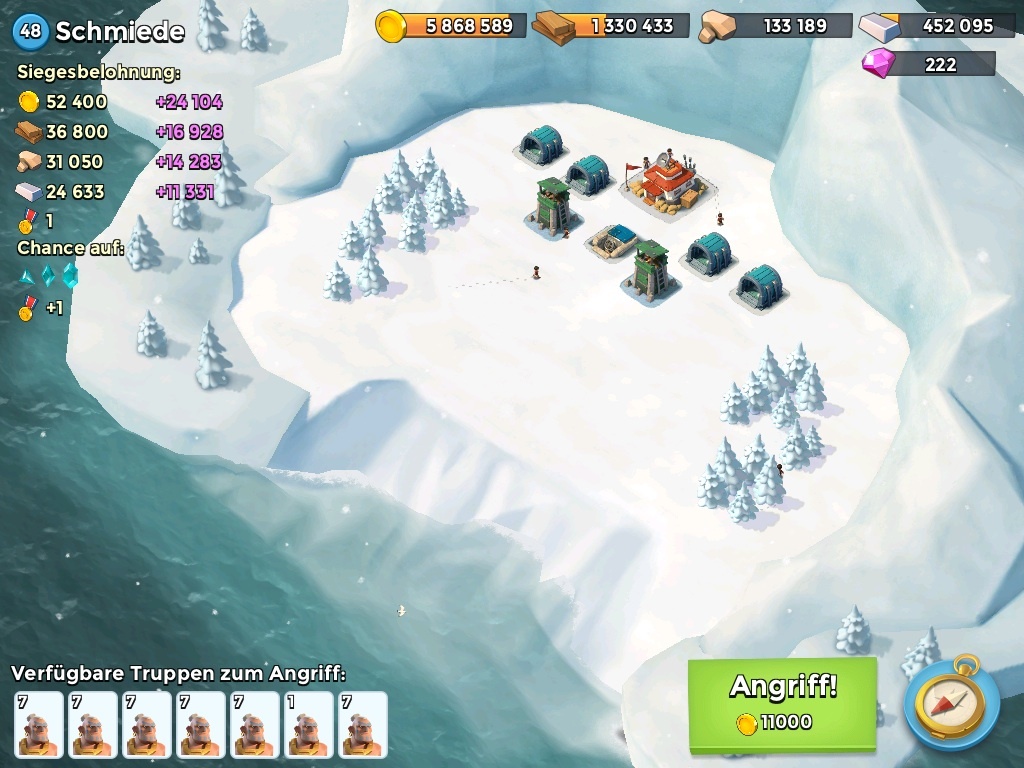Tap the compass to return to the map
The height and width of the screenshot is (768, 1024).
click(x=951, y=703)
